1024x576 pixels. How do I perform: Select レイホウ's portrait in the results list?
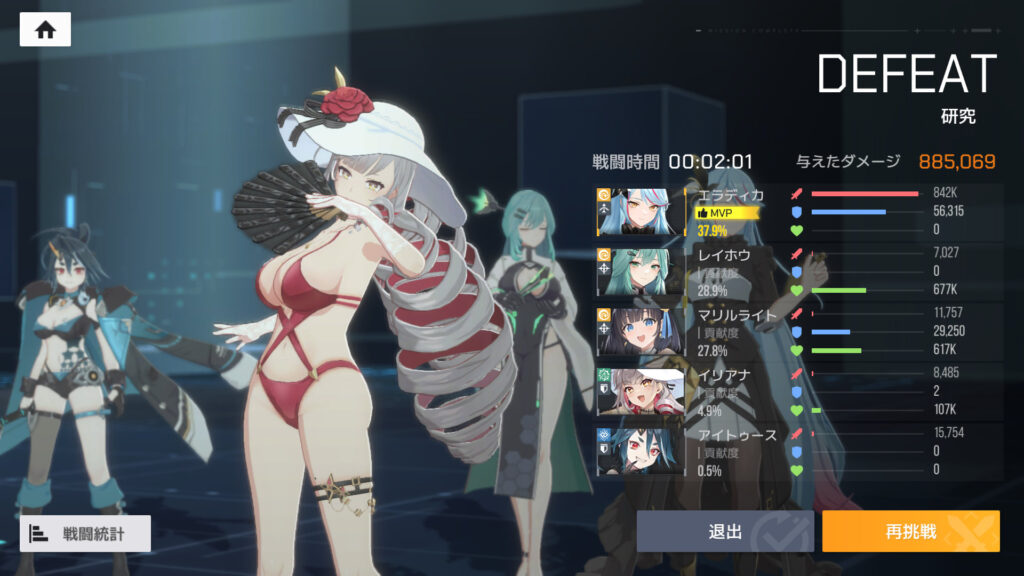(x=640, y=271)
